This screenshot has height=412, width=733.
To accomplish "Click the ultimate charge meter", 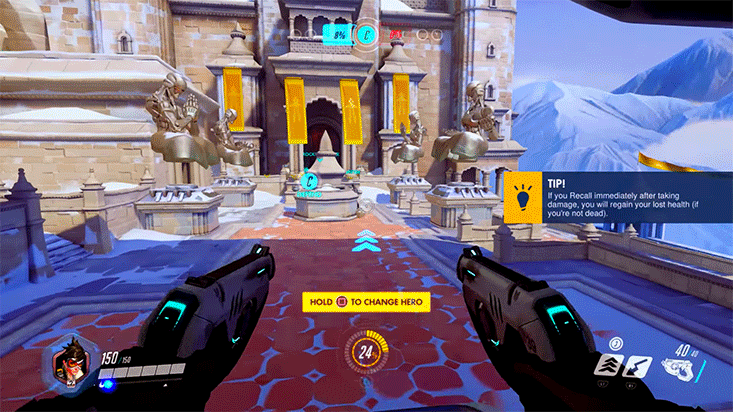I will tap(366, 352).
